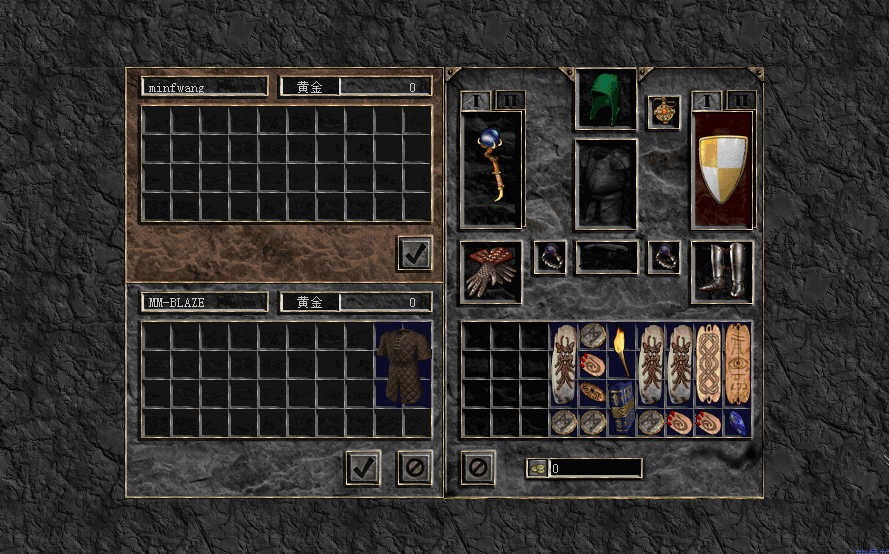Pick up the equipped green hood helmet

(606, 98)
